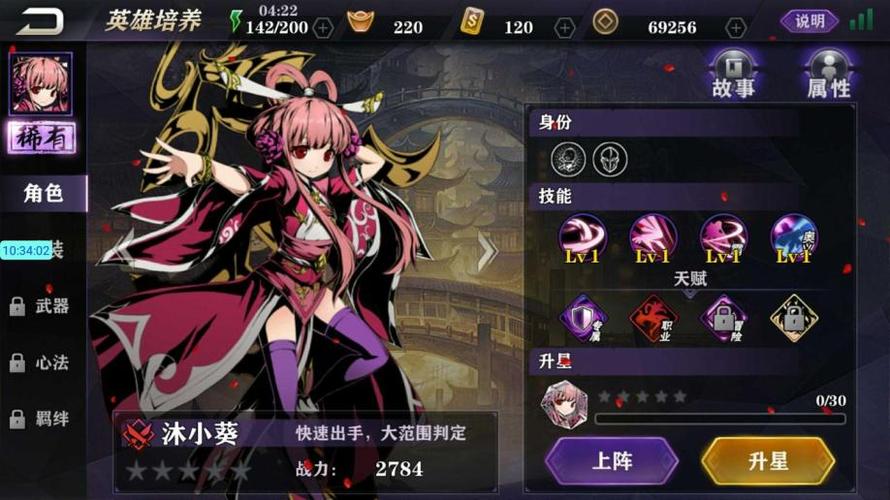890x500 pixels.
Task: Add stamina with the plus next to 142/200
Action: tap(323, 27)
